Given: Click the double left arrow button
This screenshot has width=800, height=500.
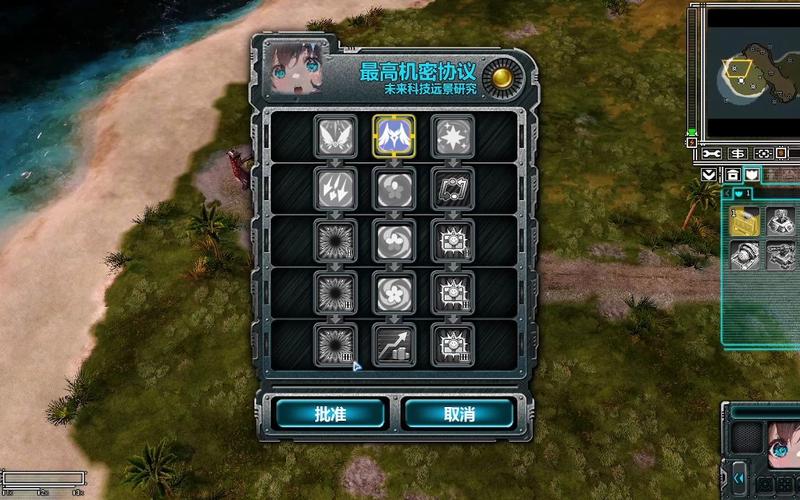Looking at the screenshot, I should tap(739, 479).
